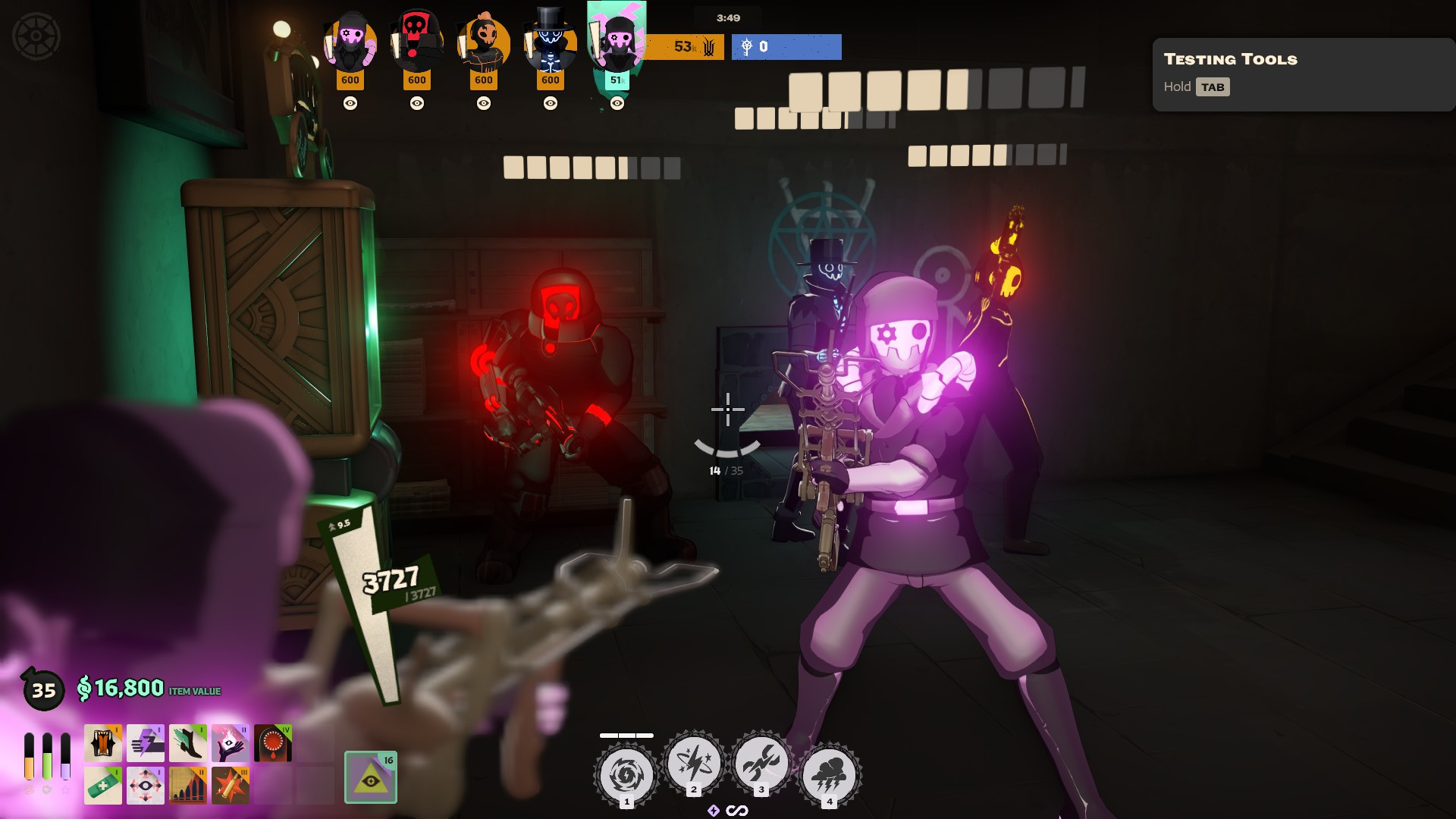Trigger the storm cloud ability in slot 4

click(829, 775)
